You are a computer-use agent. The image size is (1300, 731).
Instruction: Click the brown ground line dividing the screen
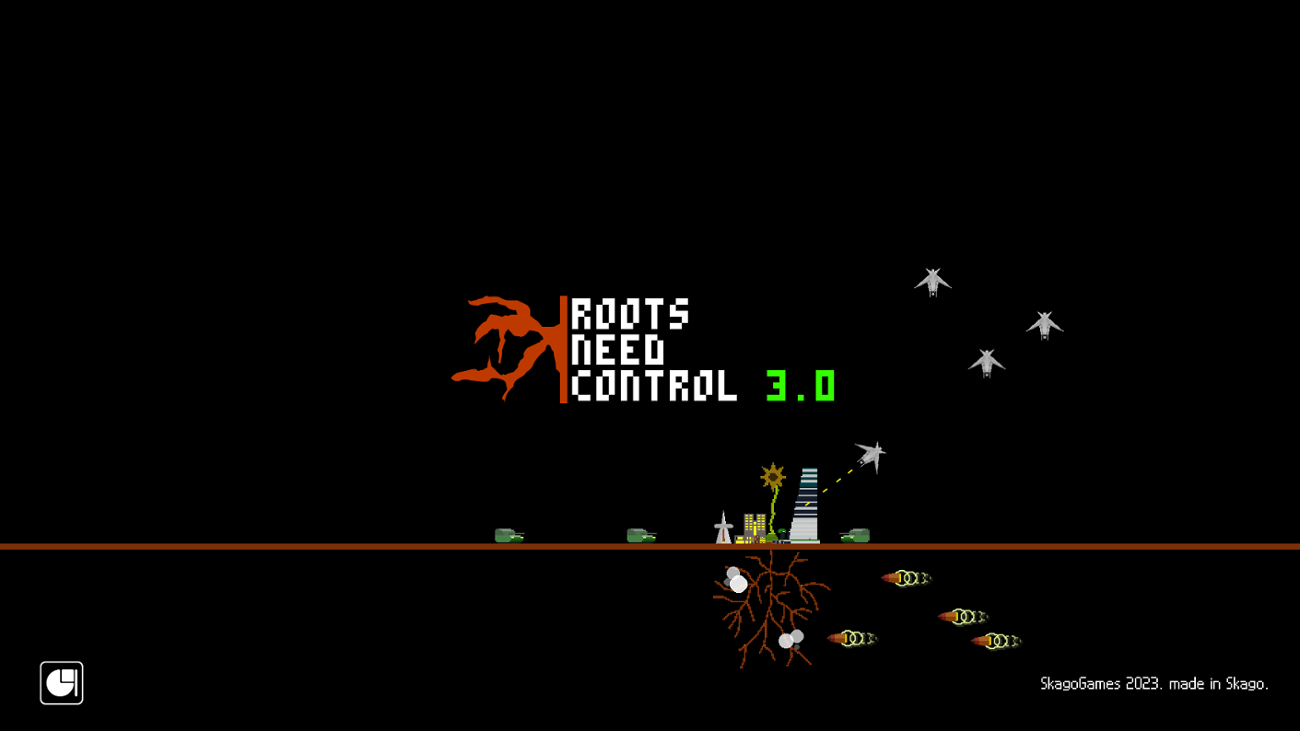300,547
